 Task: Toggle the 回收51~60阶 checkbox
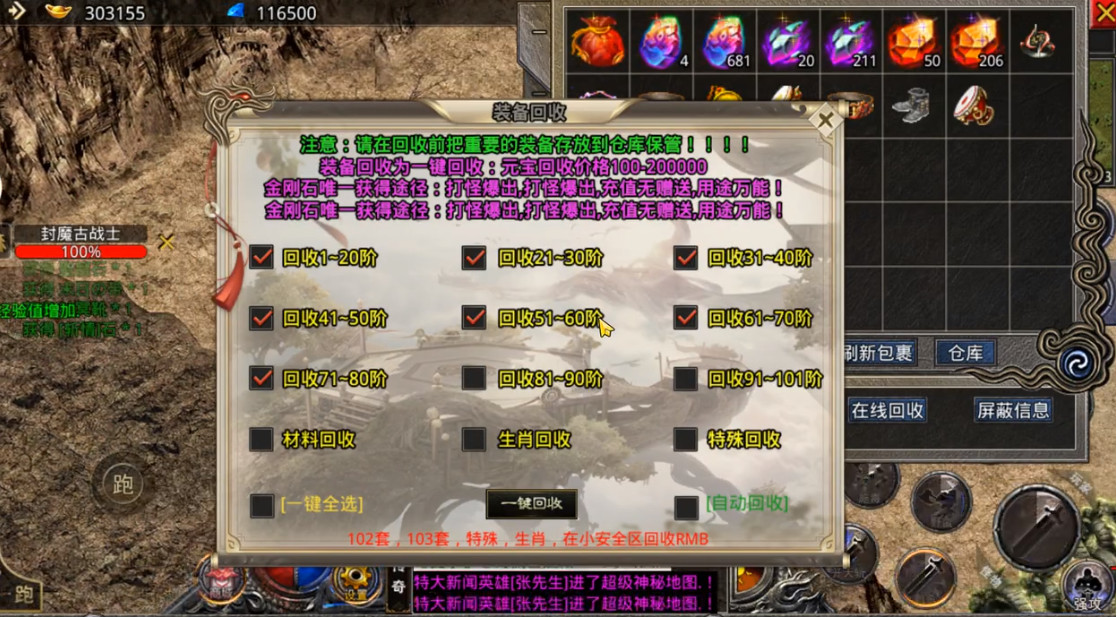(x=474, y=318)
